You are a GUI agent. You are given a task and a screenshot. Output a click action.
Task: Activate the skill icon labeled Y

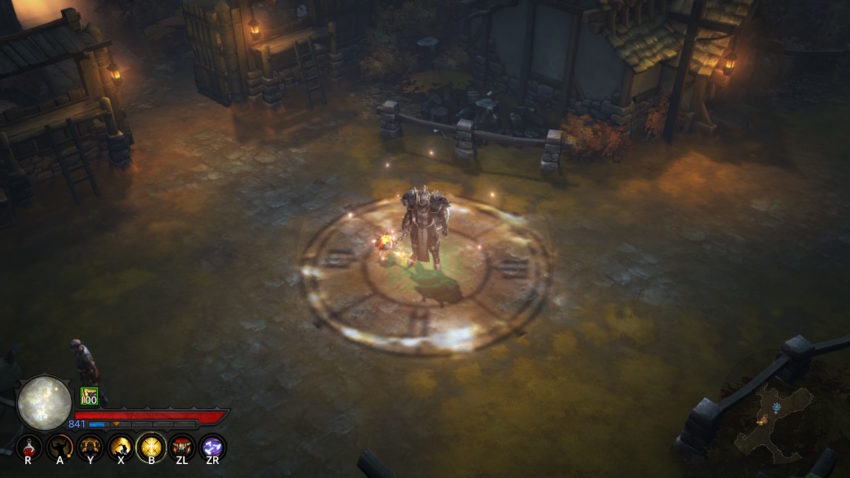pyautogui.click(x=91, y=445)
